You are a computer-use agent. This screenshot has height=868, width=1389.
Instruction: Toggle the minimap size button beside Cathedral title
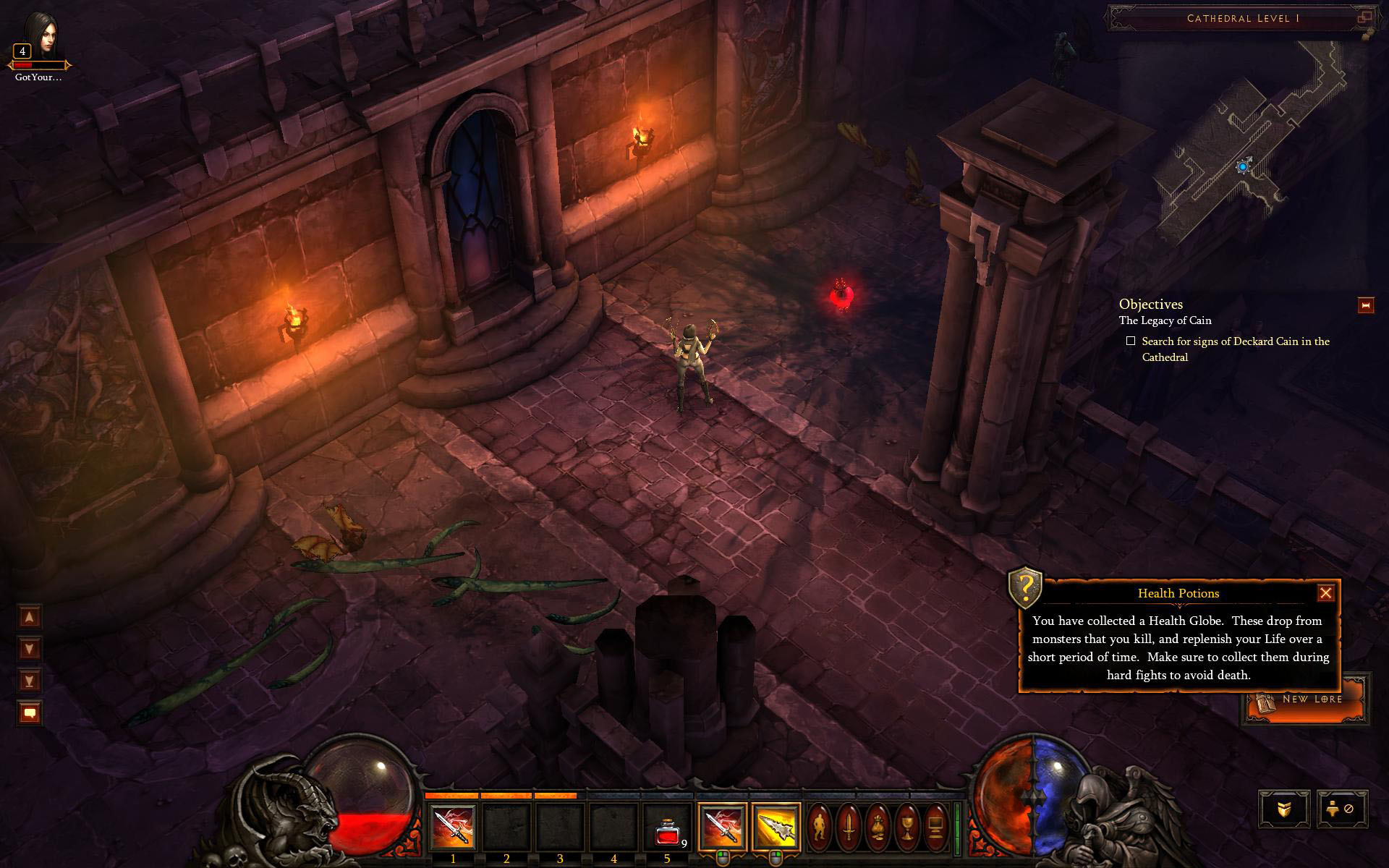(1364, 17)
